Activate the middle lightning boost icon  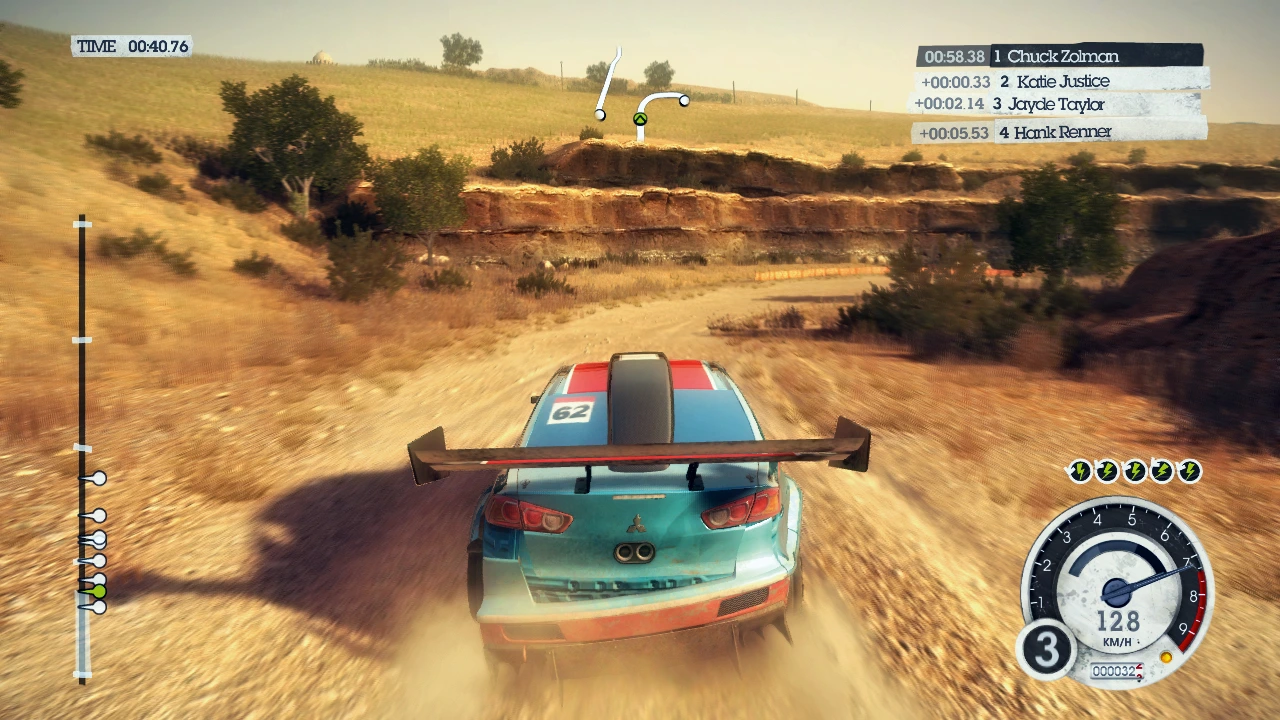(1134, 472)
